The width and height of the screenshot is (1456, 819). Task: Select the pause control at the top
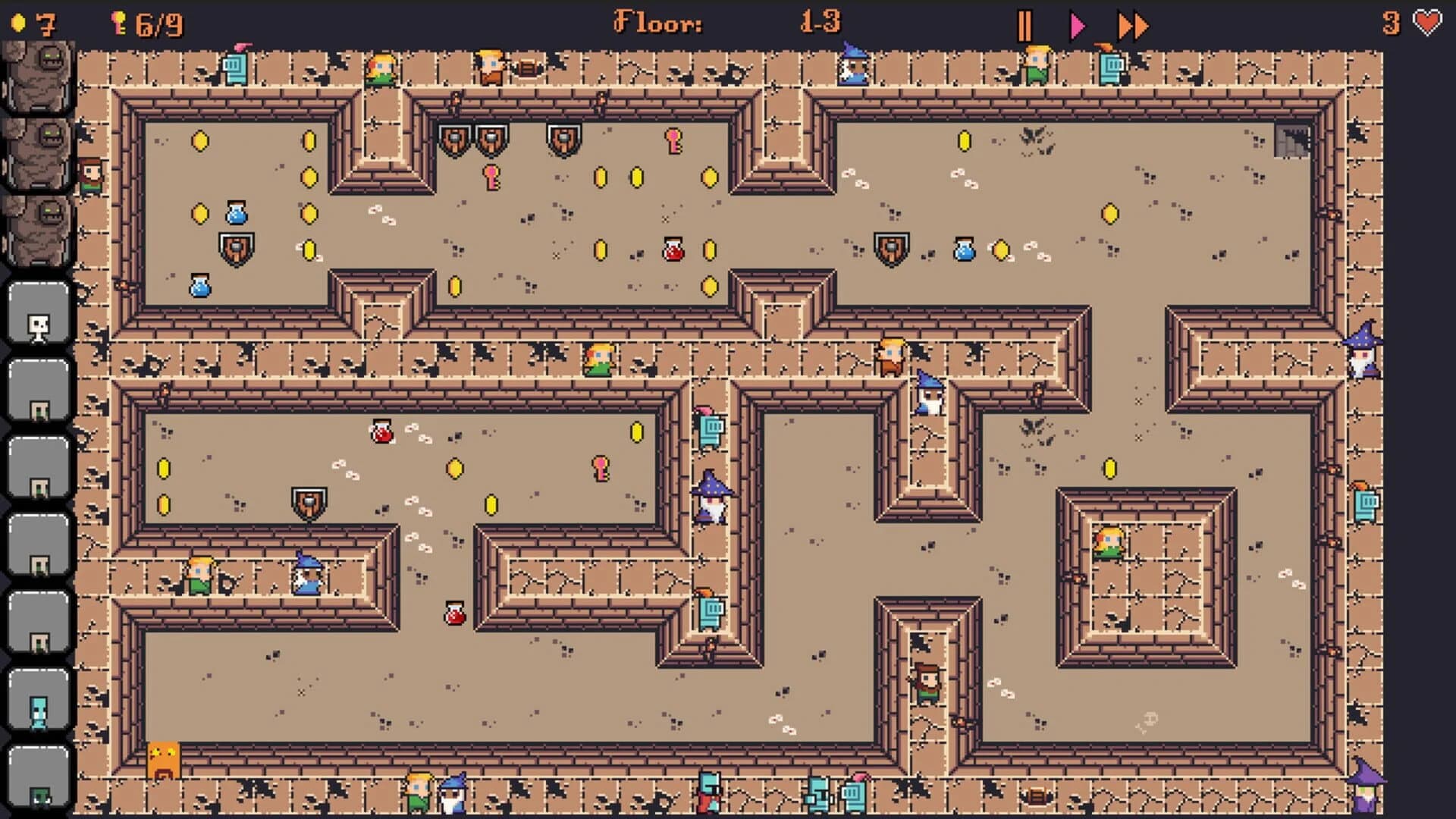tap(1026, 24)
